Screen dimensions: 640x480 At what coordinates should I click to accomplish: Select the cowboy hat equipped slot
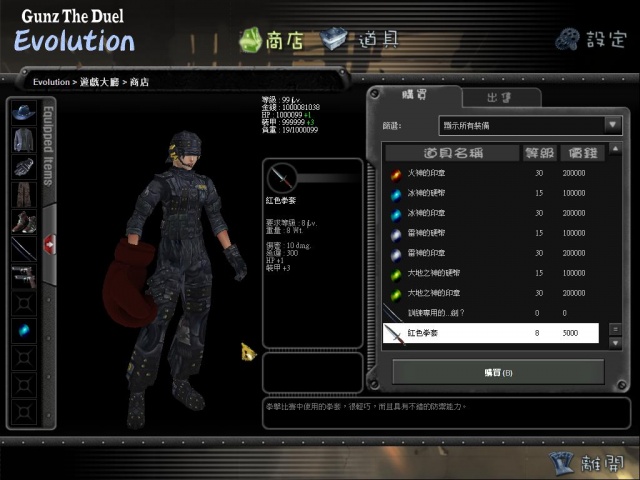coord(24,112)
